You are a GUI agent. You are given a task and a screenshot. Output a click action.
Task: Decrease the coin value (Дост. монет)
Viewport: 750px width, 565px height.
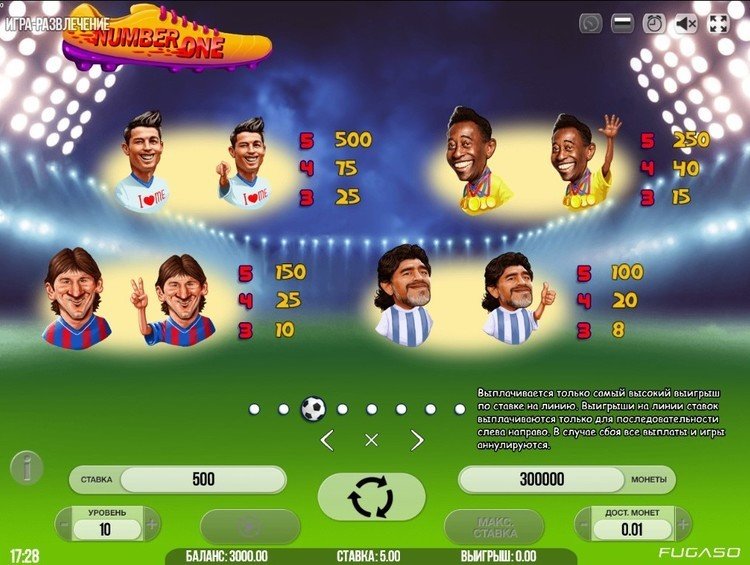584,523
